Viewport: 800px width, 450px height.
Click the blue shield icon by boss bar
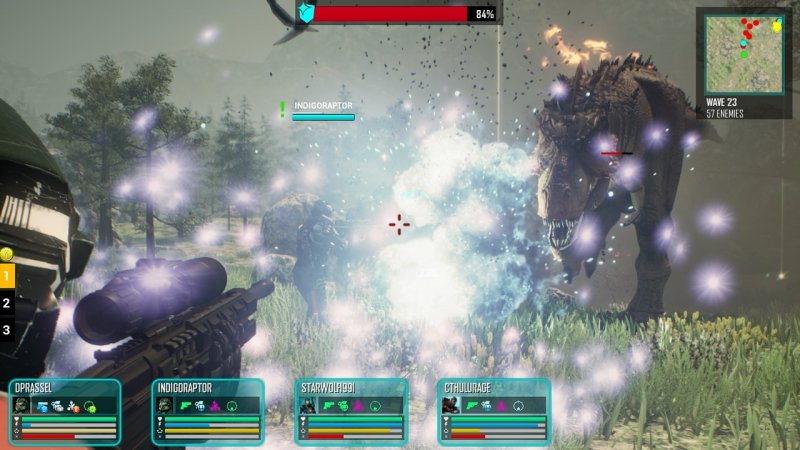click(x=306, y=14)
